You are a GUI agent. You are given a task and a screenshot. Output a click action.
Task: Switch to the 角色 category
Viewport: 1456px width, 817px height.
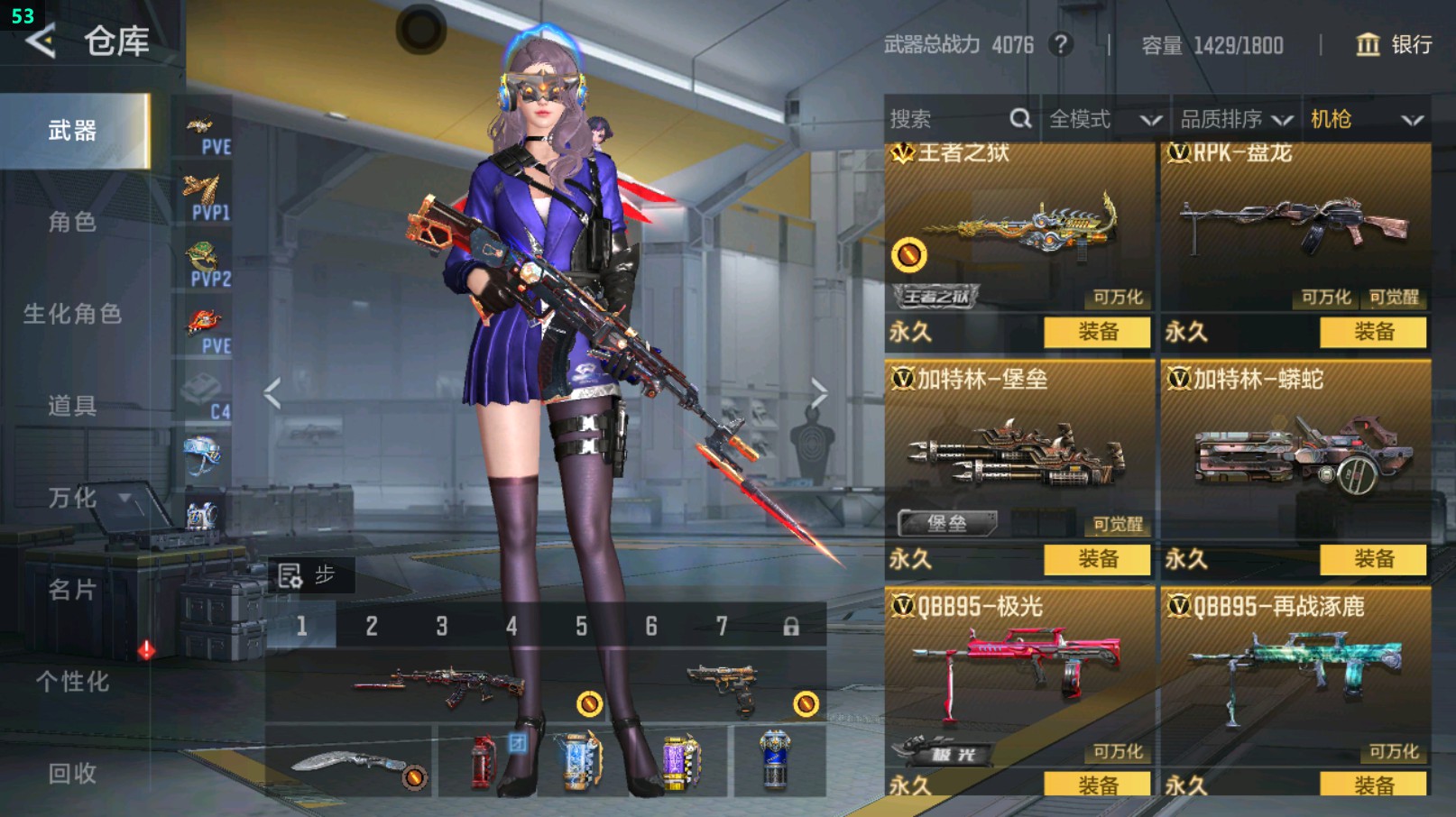coord(72,222)
